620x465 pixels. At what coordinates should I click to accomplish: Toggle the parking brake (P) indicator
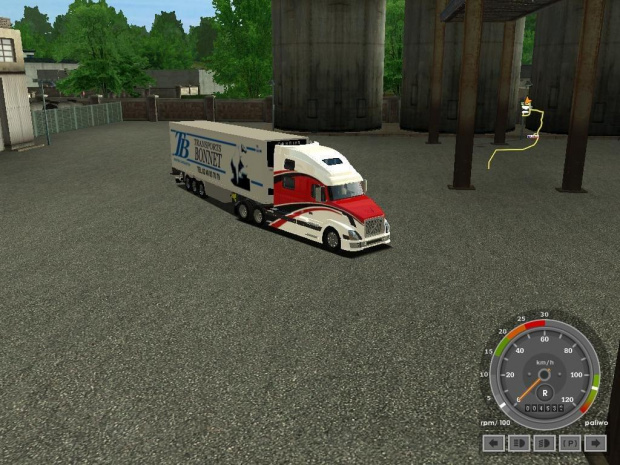(570, 442)
